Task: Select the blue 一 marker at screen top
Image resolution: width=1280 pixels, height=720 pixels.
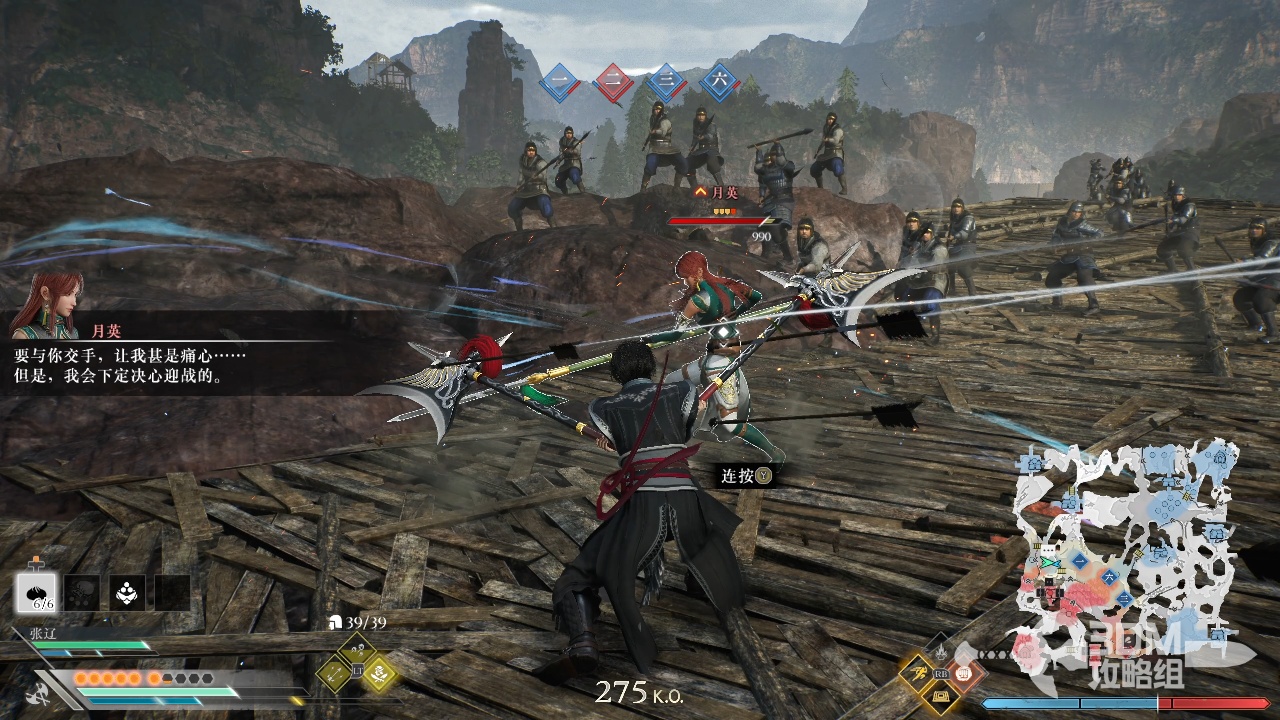Action: click(x=560, y=84)
